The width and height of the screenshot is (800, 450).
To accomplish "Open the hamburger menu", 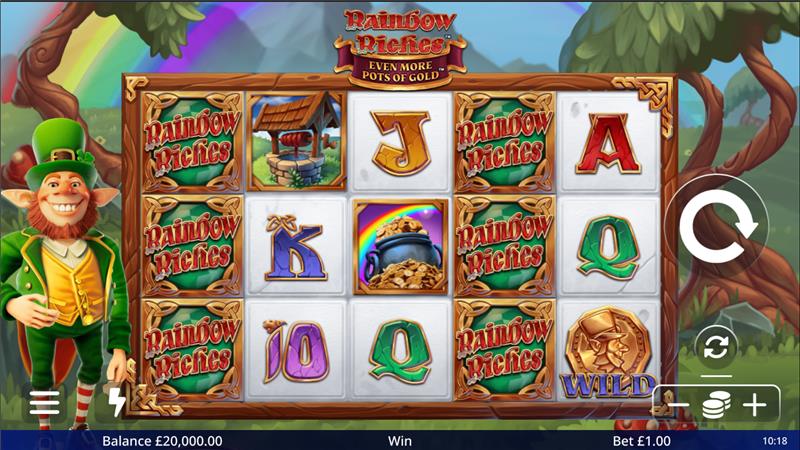I will pos(44,402).
